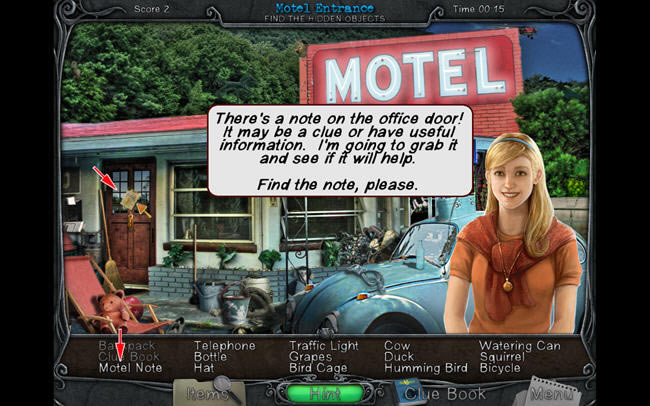Select Motel Note in the object list
The width and height of the screenshot is (650, 406).
(x=130, y=368)
